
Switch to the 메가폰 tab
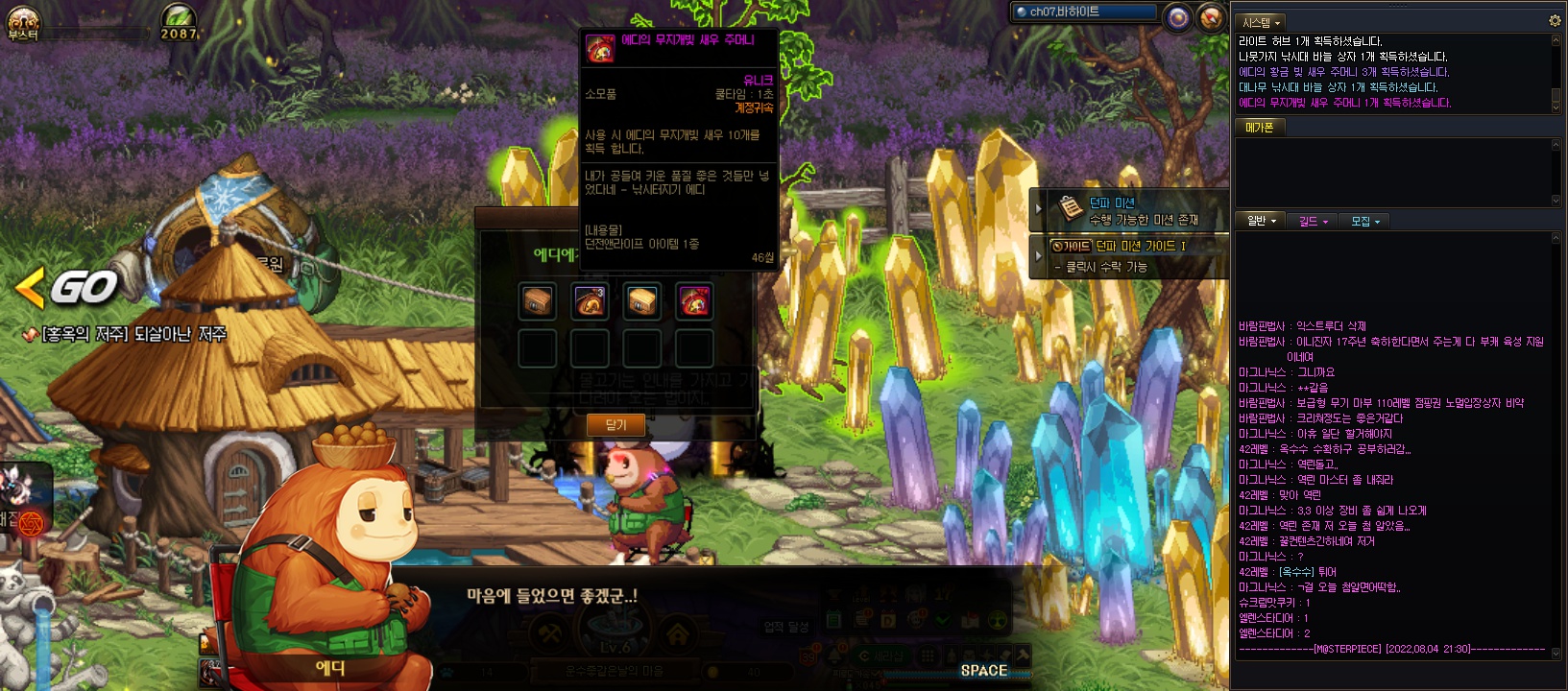coord(1259,127)
